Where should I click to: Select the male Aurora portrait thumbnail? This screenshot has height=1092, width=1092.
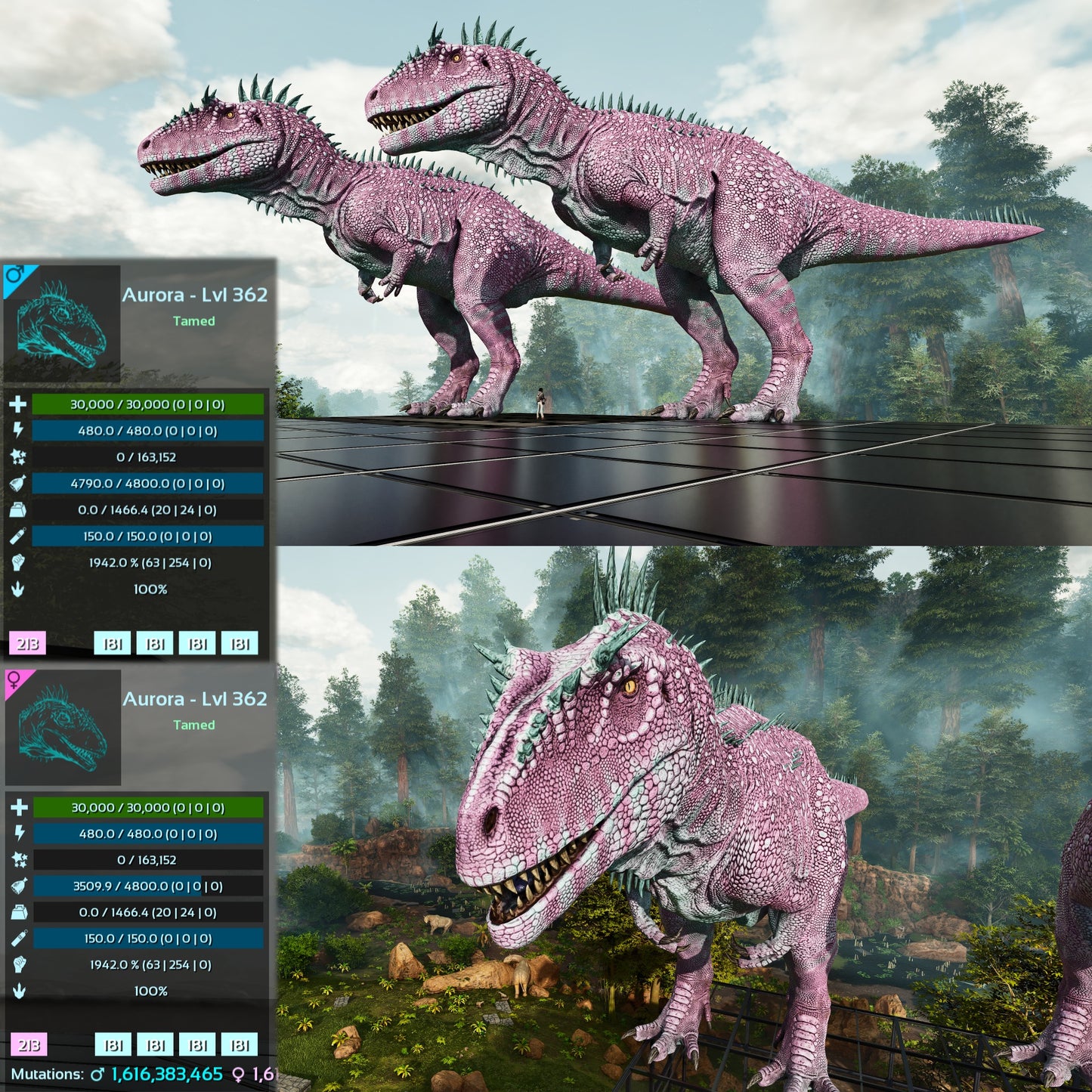62,323
